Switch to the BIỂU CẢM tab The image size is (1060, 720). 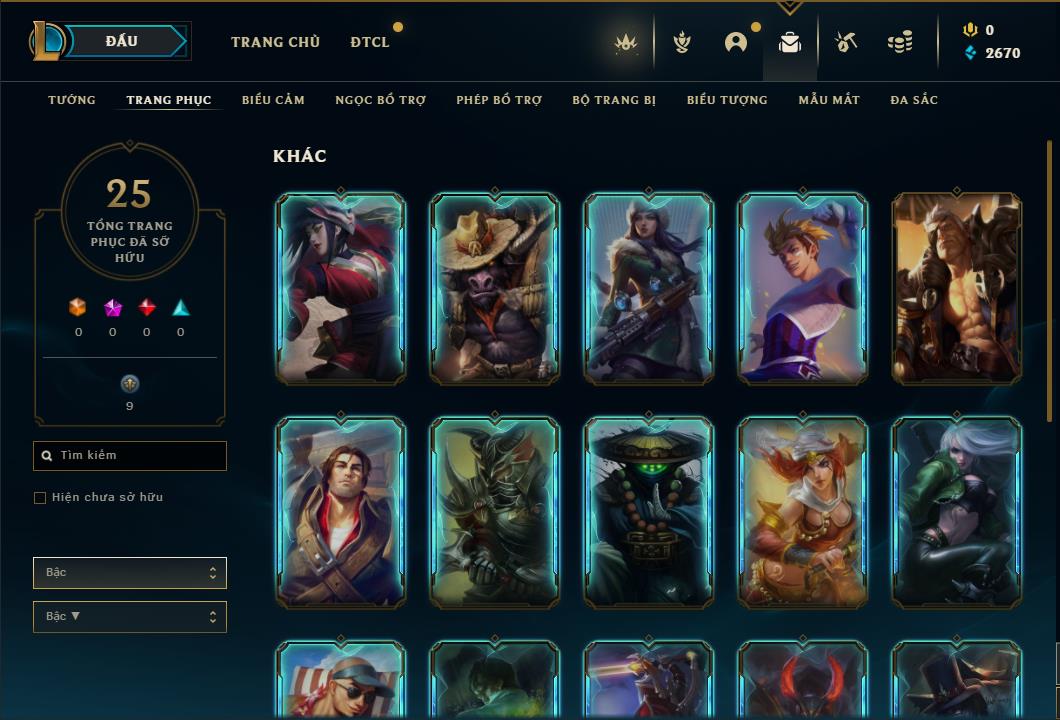click(x=273, y=100)
